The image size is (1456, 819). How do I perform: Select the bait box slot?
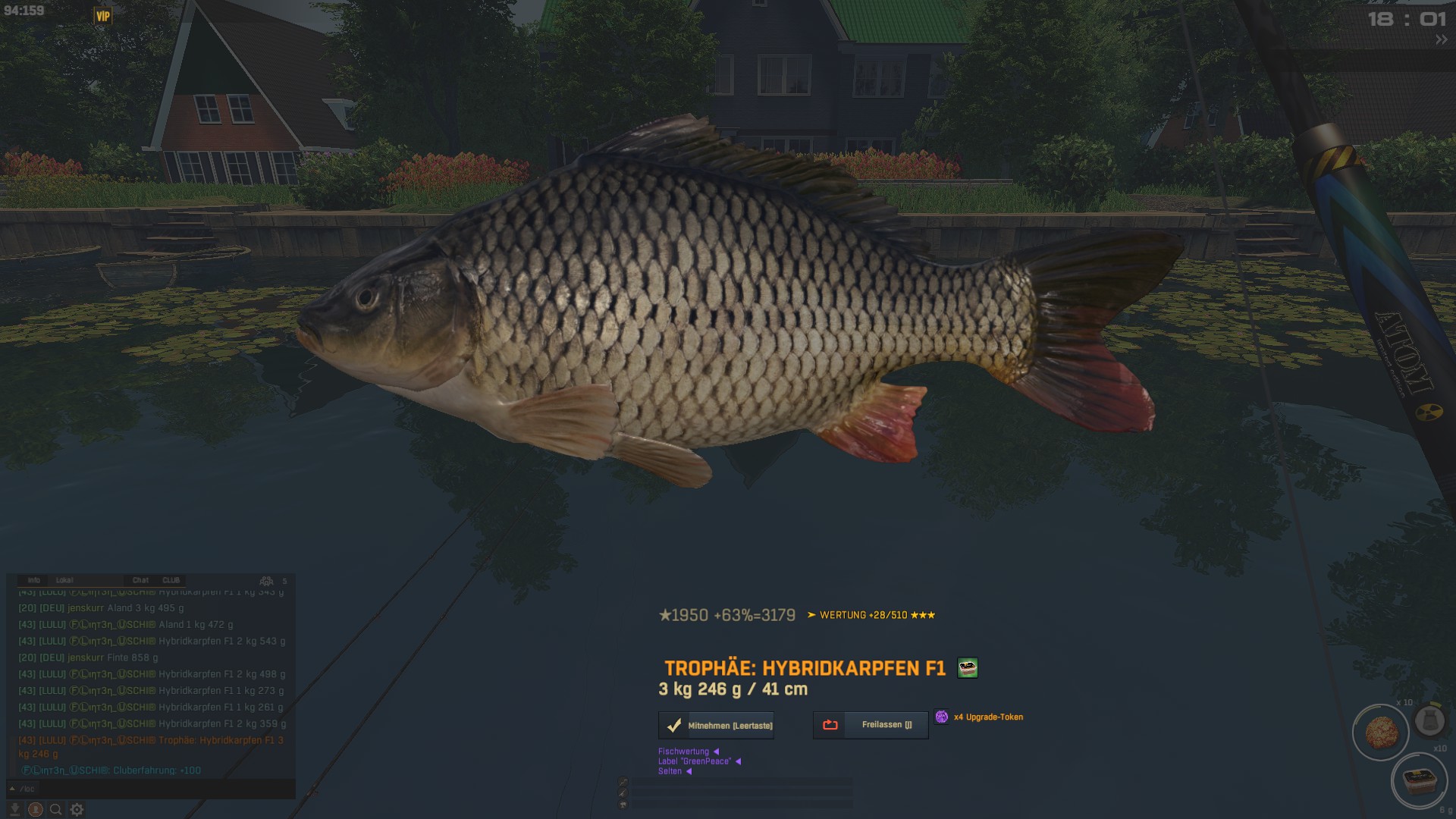(x=1418, y=780)
